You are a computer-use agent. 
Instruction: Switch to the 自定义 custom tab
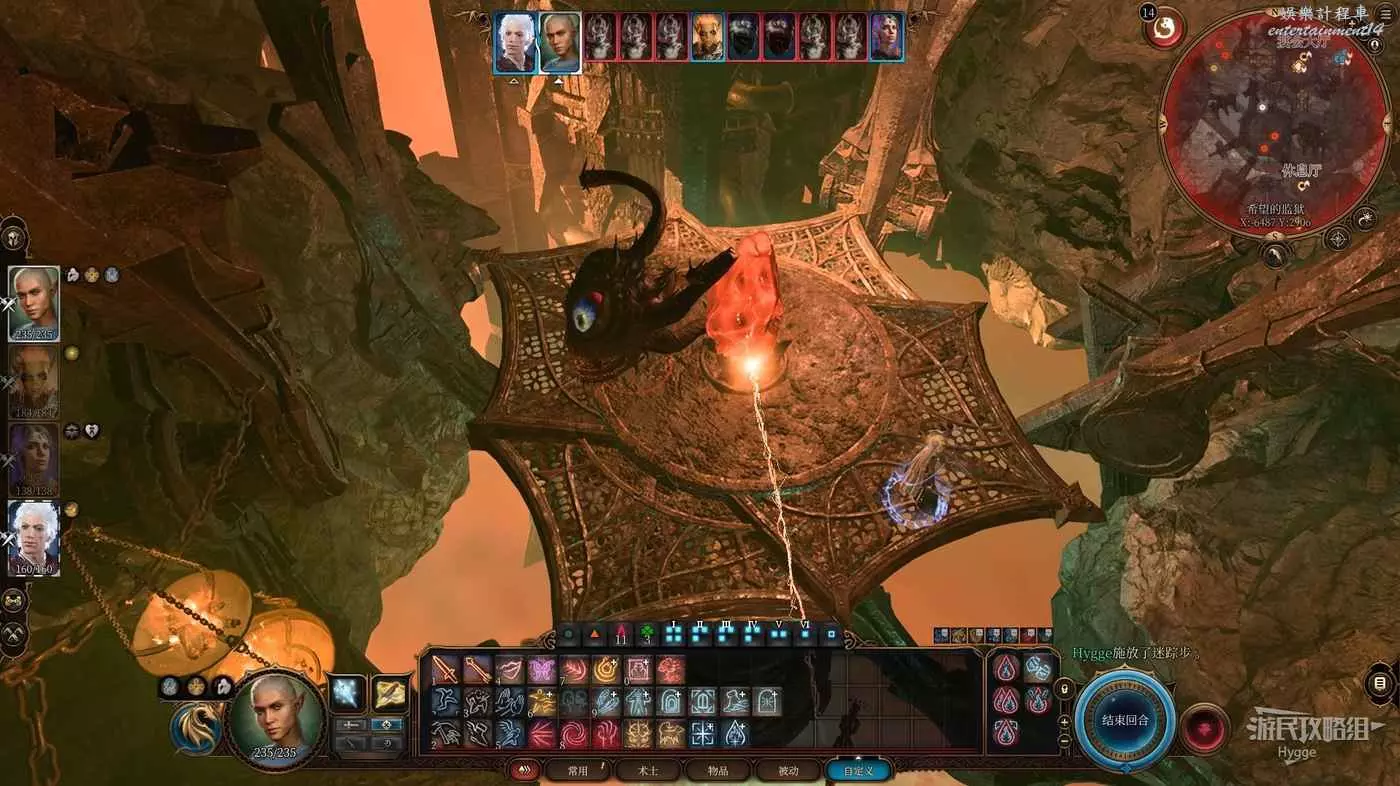click(x=858, y=771)
